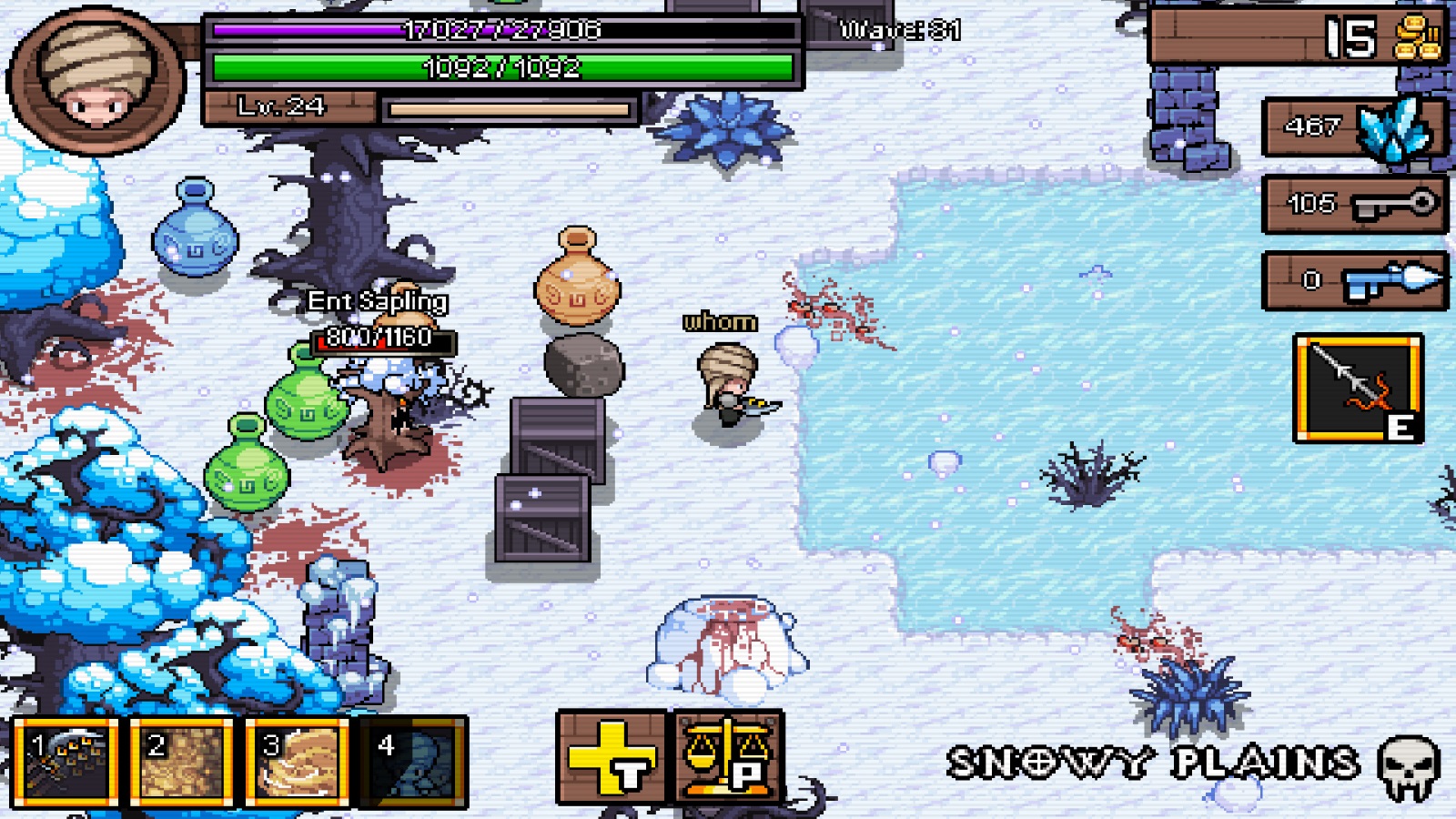Click the gold coins counter
This screenshot has width=1456, height=819.
coord(1297,37)
